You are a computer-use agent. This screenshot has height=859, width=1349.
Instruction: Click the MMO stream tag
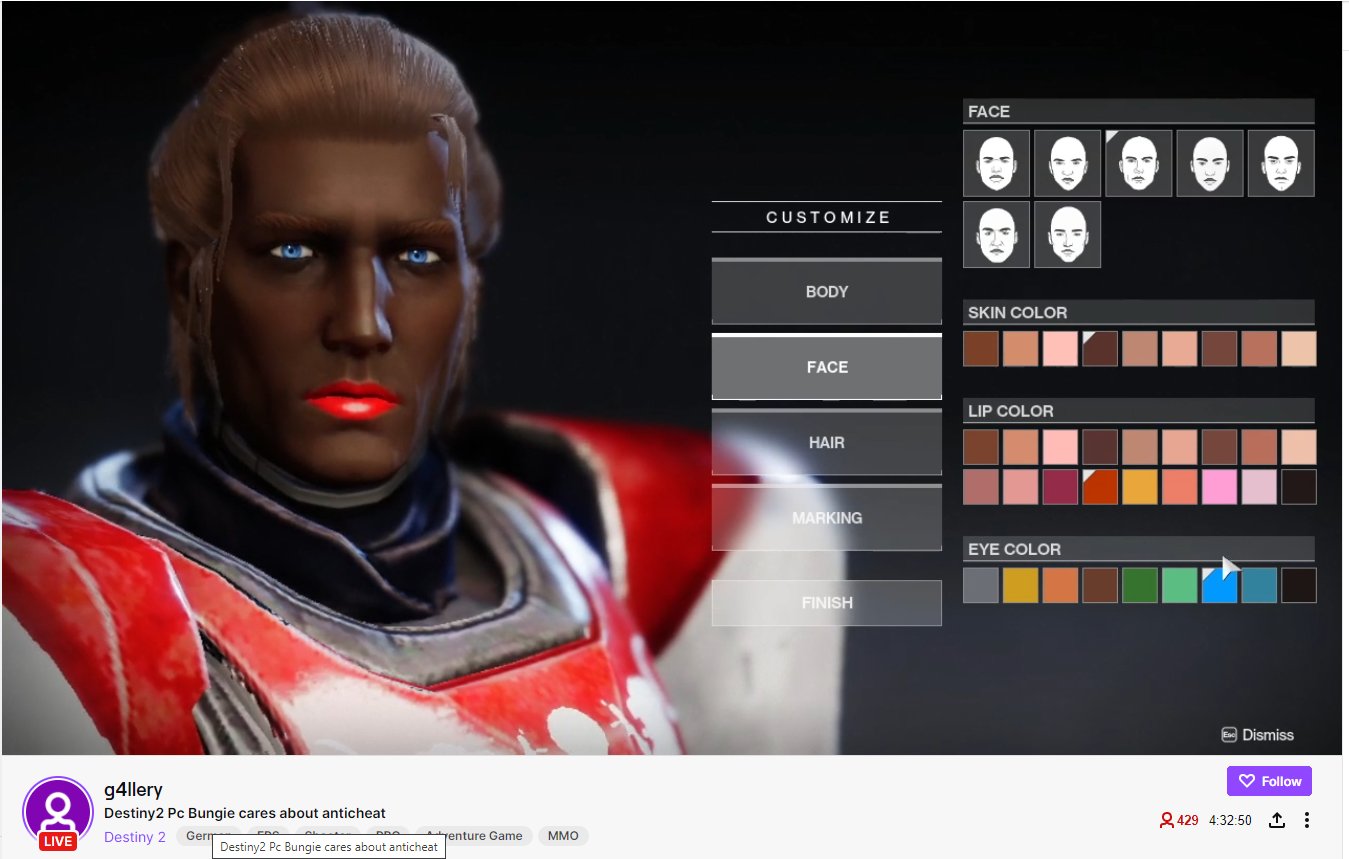pos(563,835)
